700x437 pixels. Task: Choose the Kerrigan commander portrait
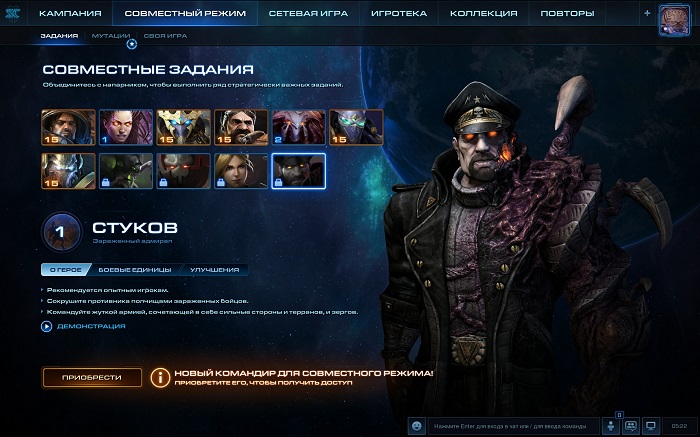point(126,127)
